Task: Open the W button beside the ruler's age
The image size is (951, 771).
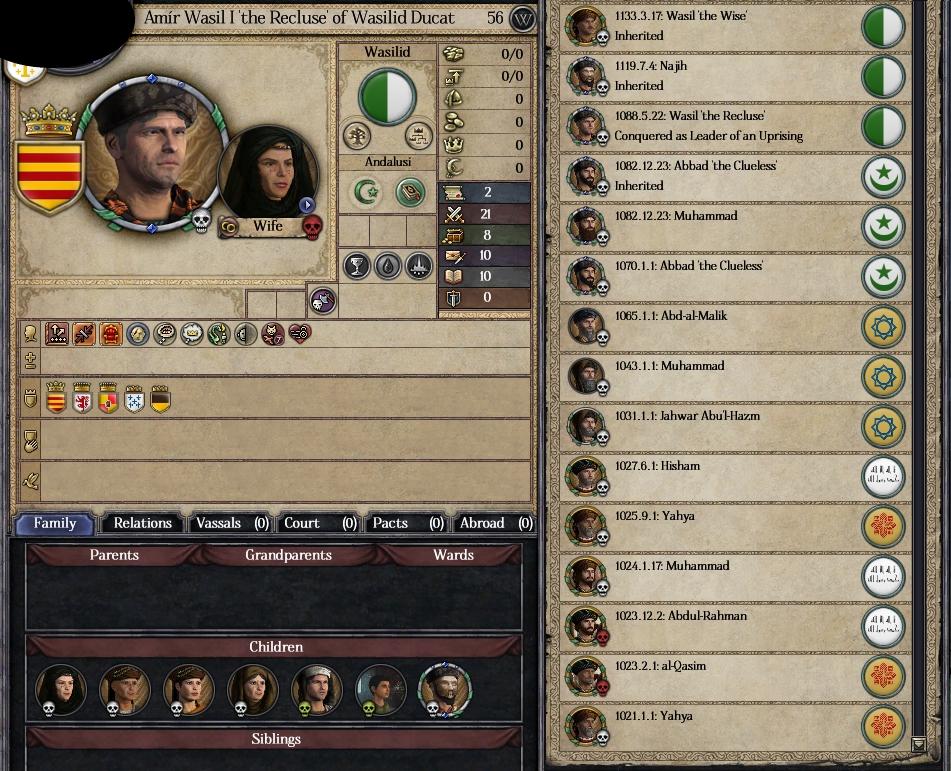Action: tap(523, 18)
